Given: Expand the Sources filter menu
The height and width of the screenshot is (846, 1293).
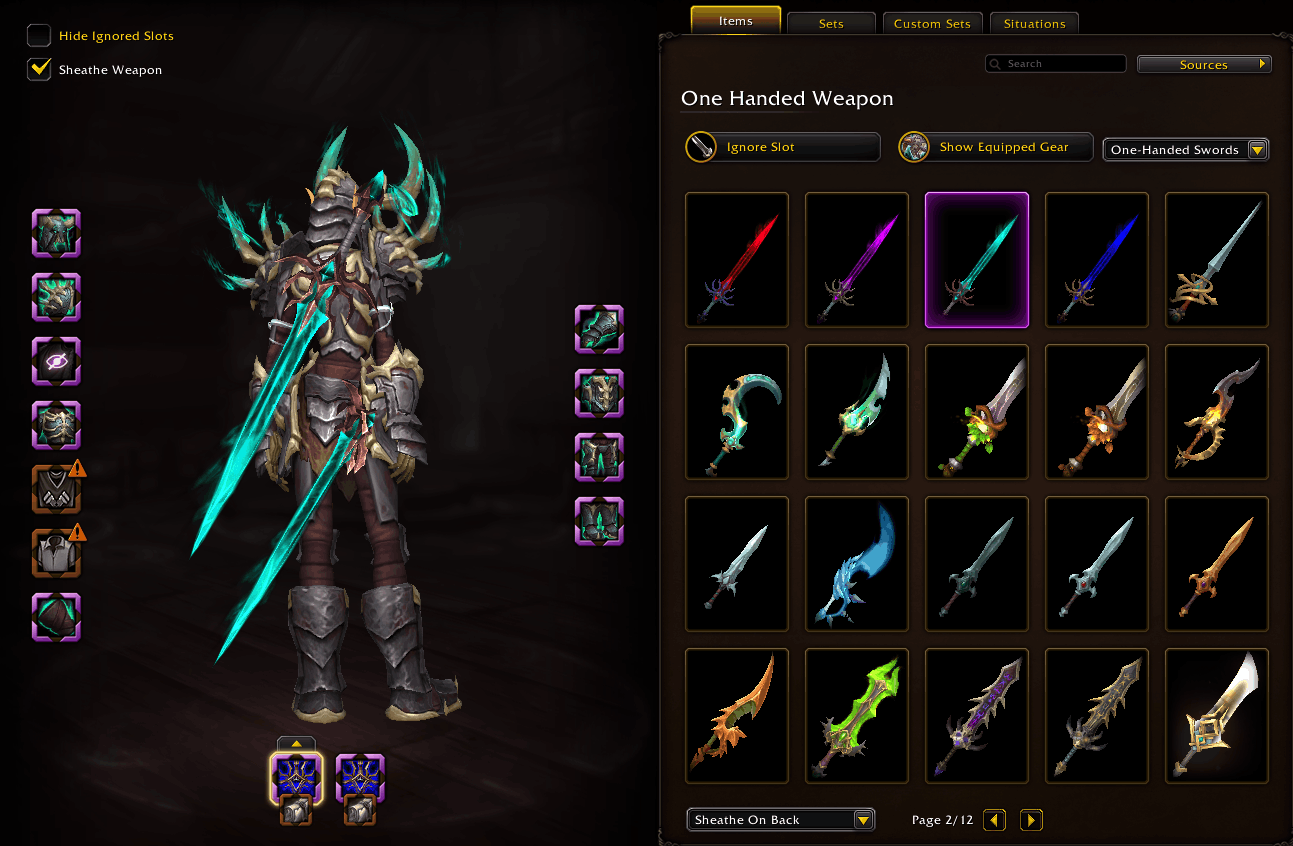Looking at the screenshot, I should click(x=1203, y=63).
